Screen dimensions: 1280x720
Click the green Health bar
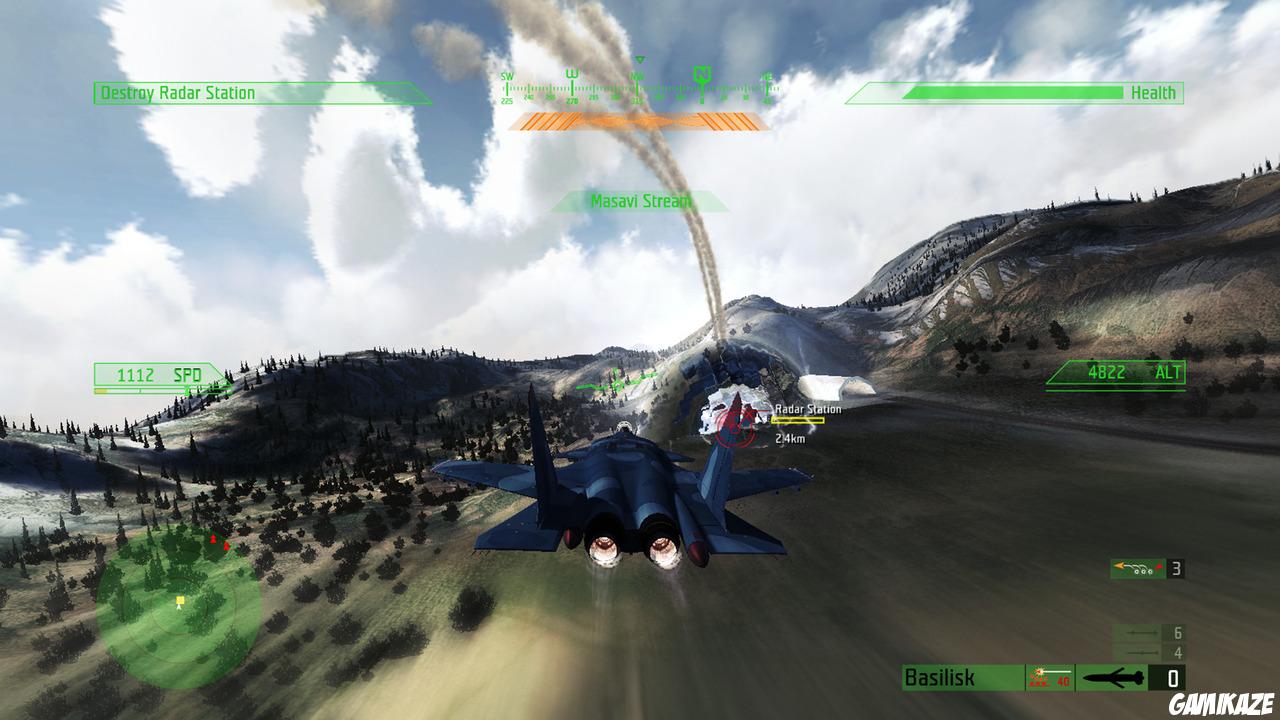1010,93
